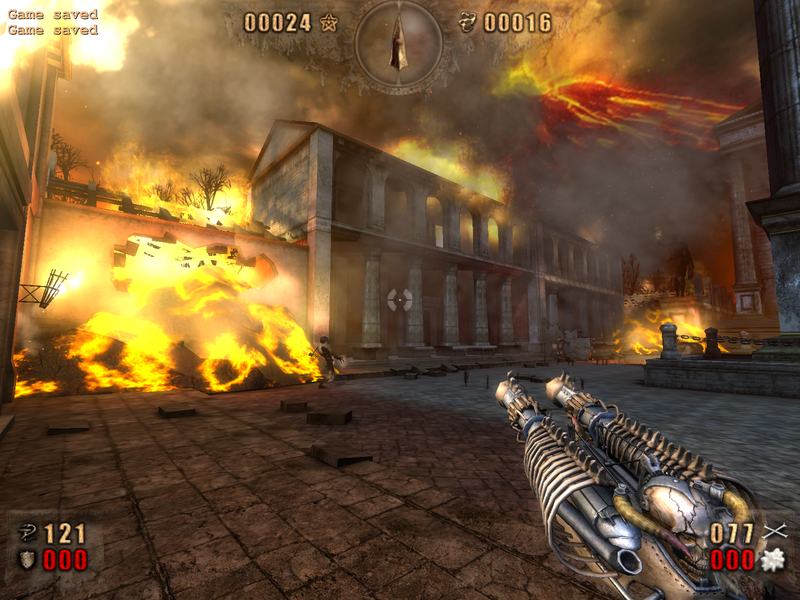Click the white burst ammo icon beside 000
This screenshot has width=800, height=600.
coord(771,560)
